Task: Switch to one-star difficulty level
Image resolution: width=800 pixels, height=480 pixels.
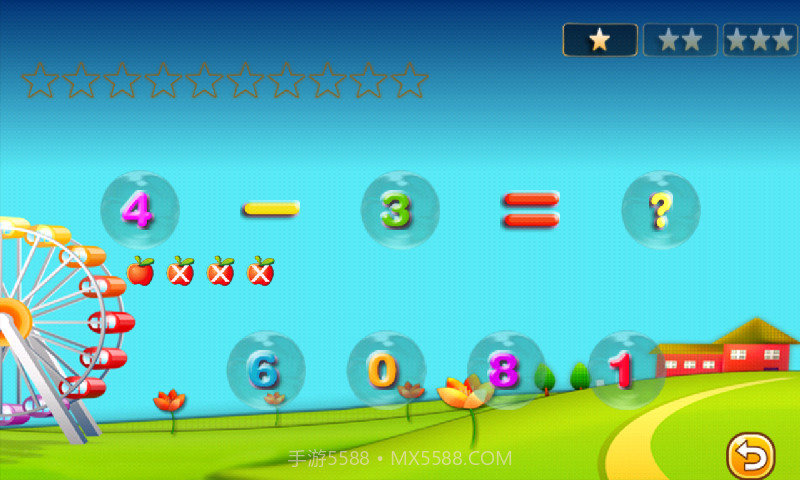Action: pyautogui.click(x=600, y=40)
